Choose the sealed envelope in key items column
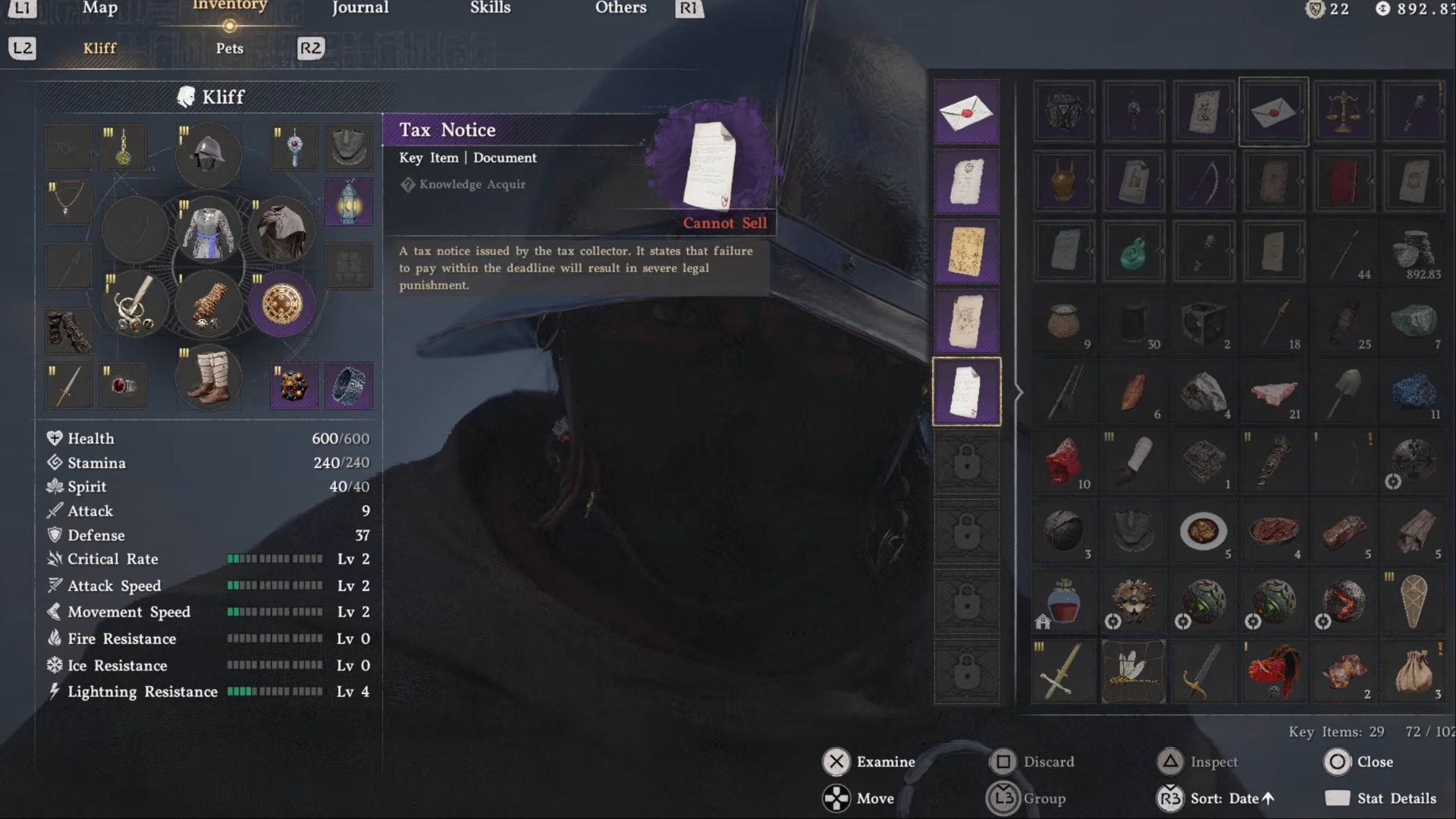This screenshot has height=819, width=1456. pyautogui.click(x=966, y=112)
